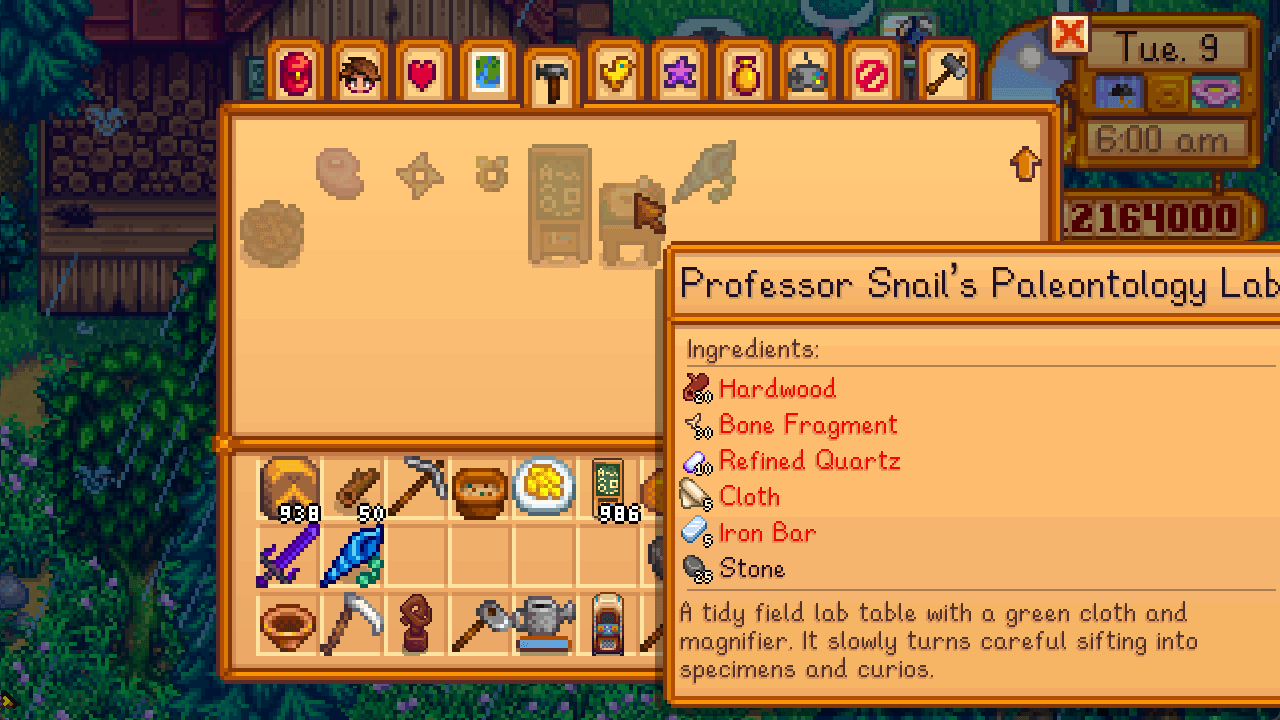Select the purple galaxy sword slot
This screenshot has width=1280, height=720.
tap(288, 553)
